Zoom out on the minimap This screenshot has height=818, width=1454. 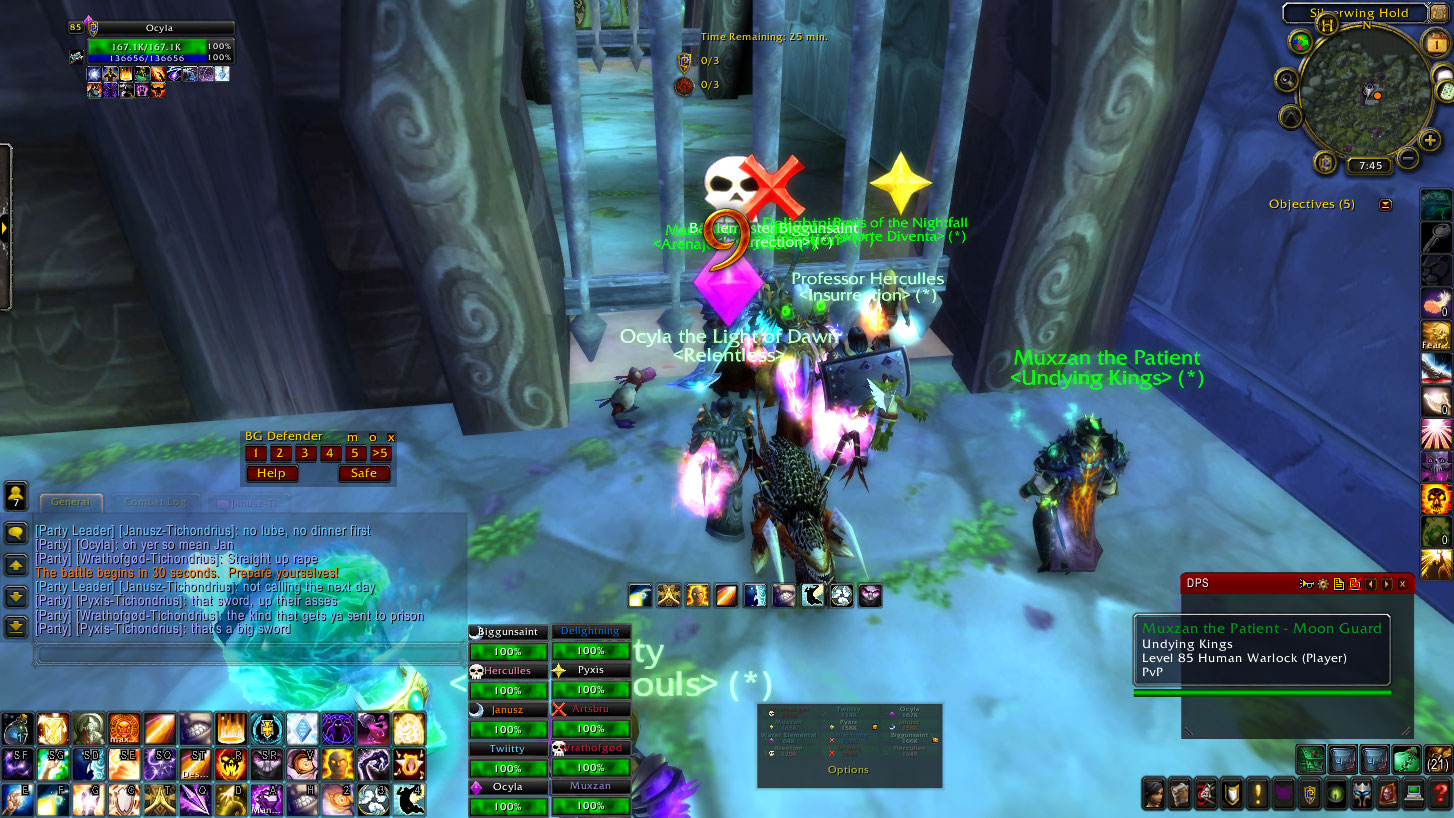pos(1407,158)
